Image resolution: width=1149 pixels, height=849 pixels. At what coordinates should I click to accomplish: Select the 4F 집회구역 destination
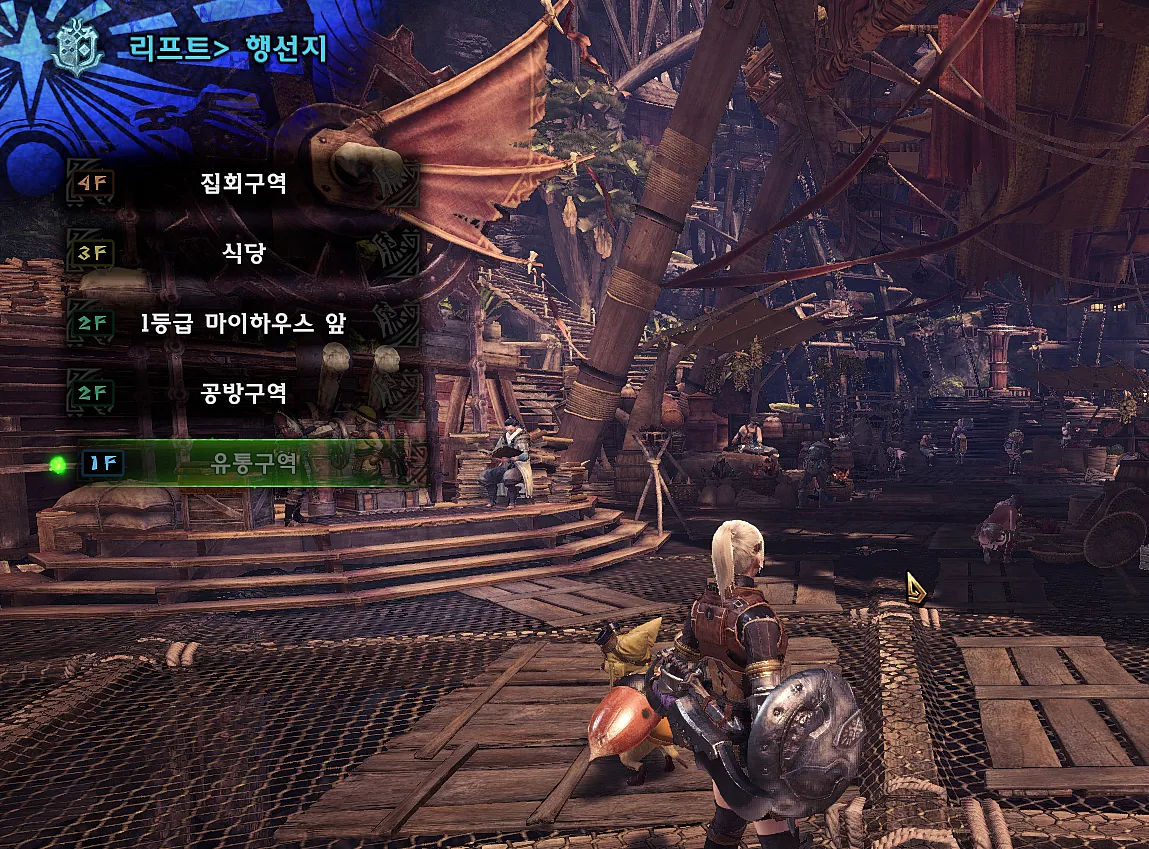(242, 184)
